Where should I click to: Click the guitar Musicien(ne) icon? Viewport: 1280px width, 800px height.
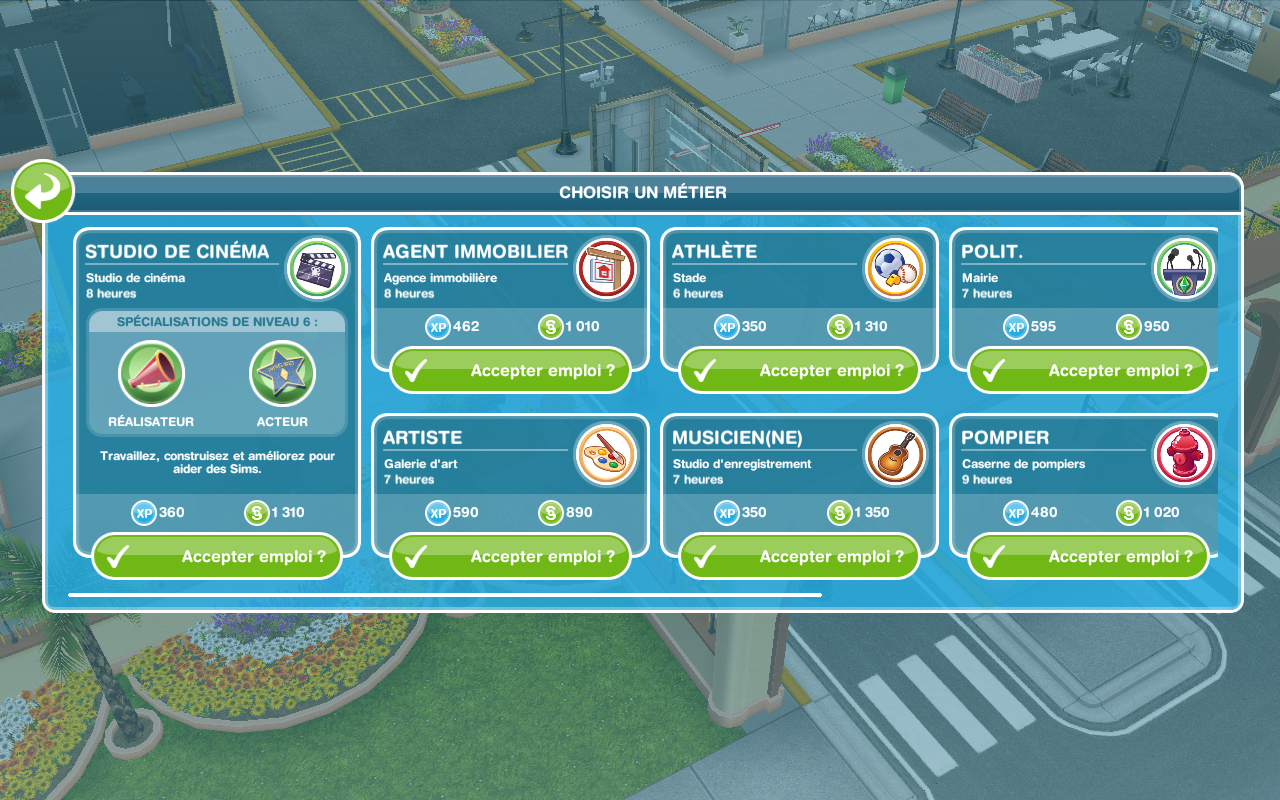tap(895, 455)
